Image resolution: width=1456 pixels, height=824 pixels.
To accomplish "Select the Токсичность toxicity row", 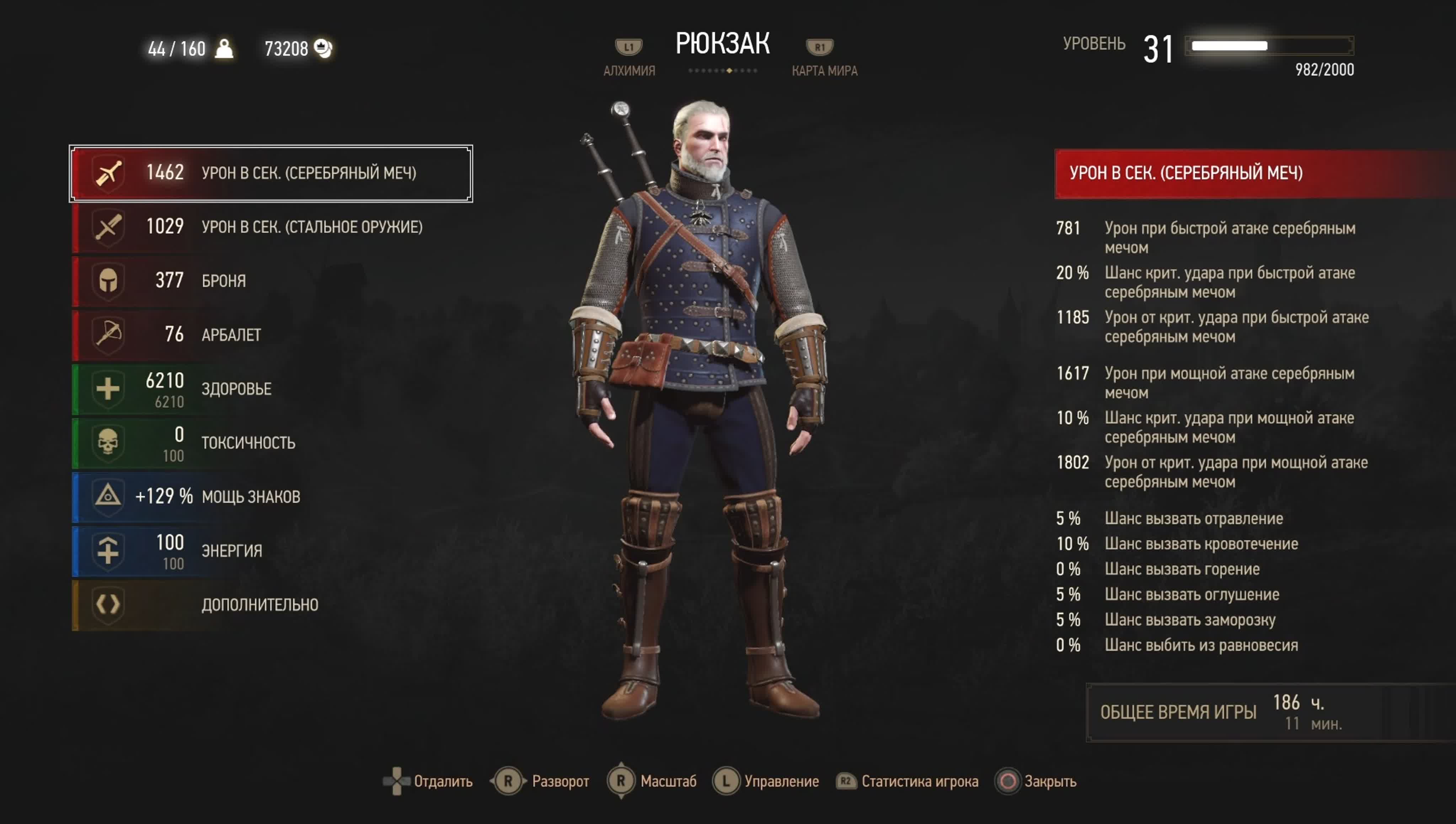I will 271,443.
